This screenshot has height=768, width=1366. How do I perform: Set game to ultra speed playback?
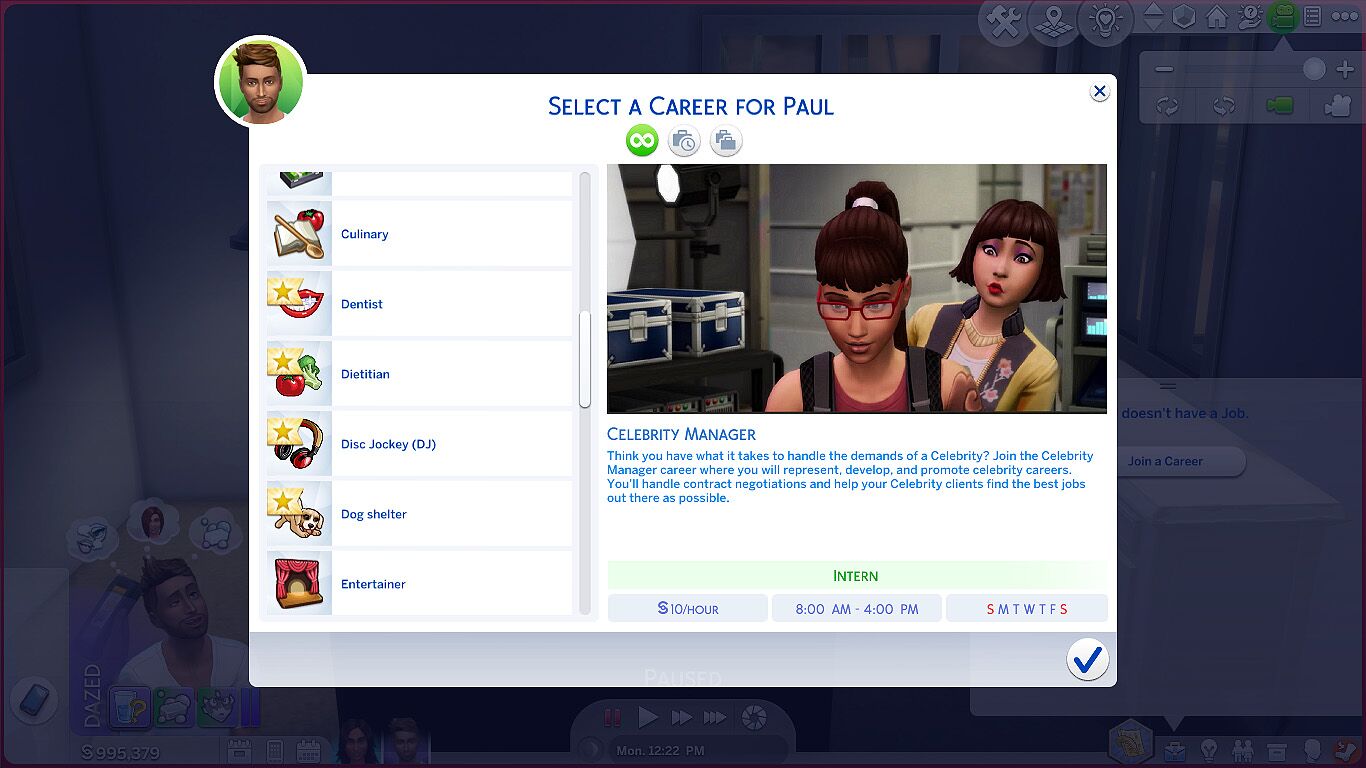716,717
